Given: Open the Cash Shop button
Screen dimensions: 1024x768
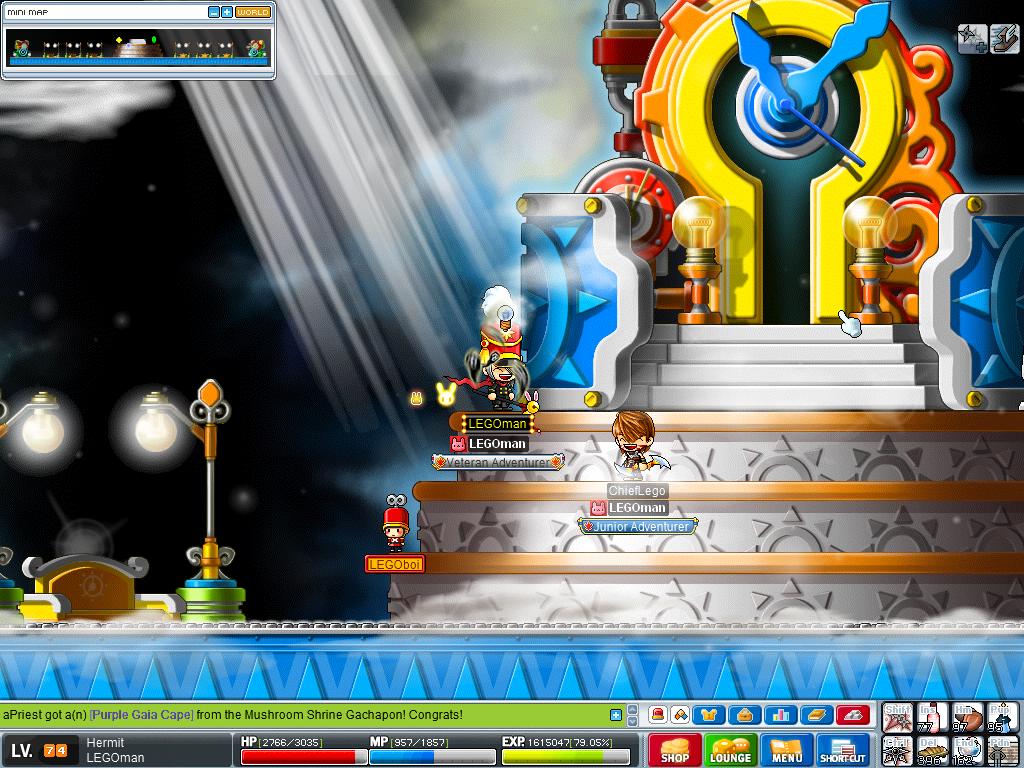Looking at the screenshot, I should (x=674, y=749).
